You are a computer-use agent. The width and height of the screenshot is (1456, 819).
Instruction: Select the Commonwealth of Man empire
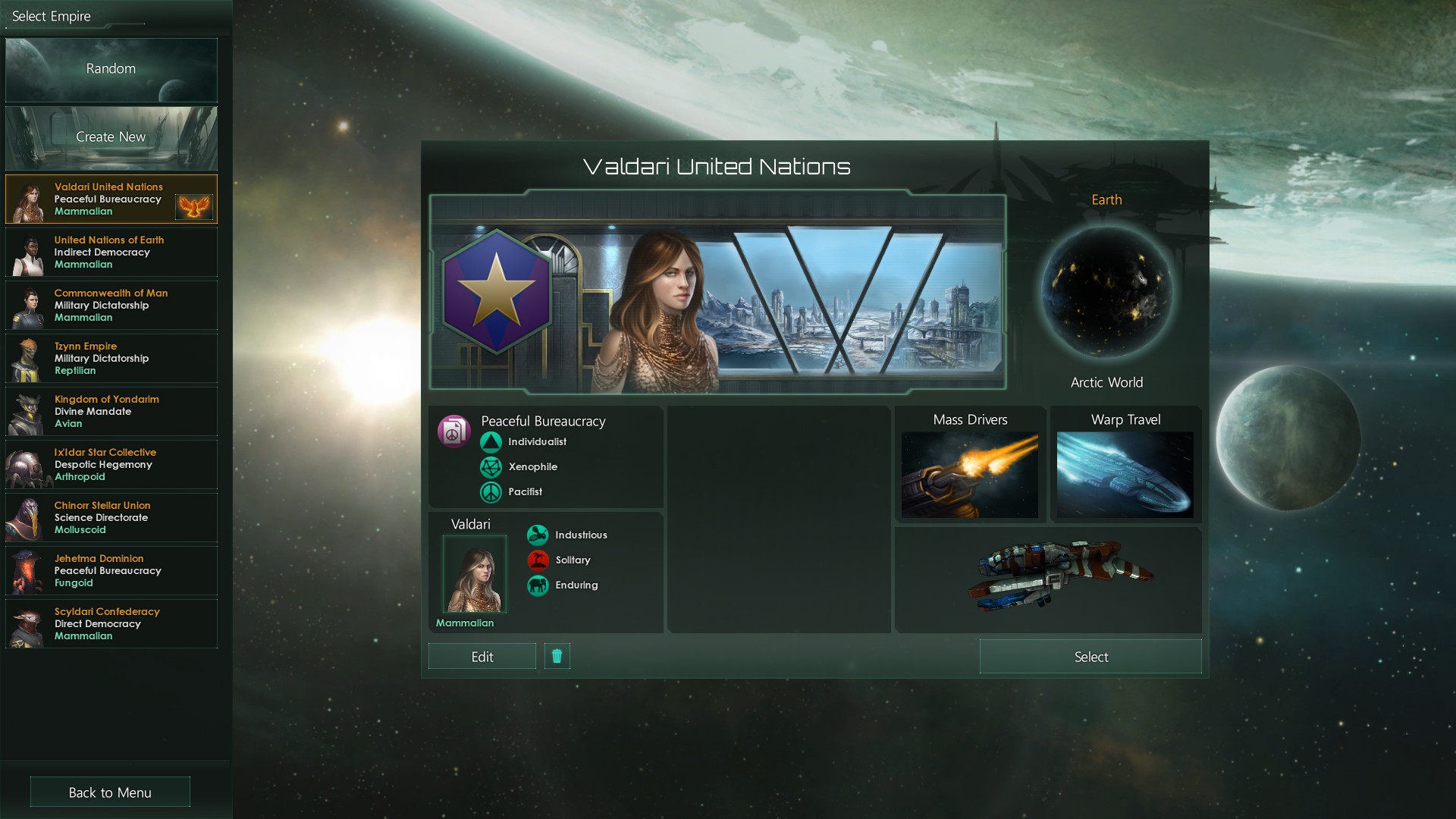[x=111, y=306]
